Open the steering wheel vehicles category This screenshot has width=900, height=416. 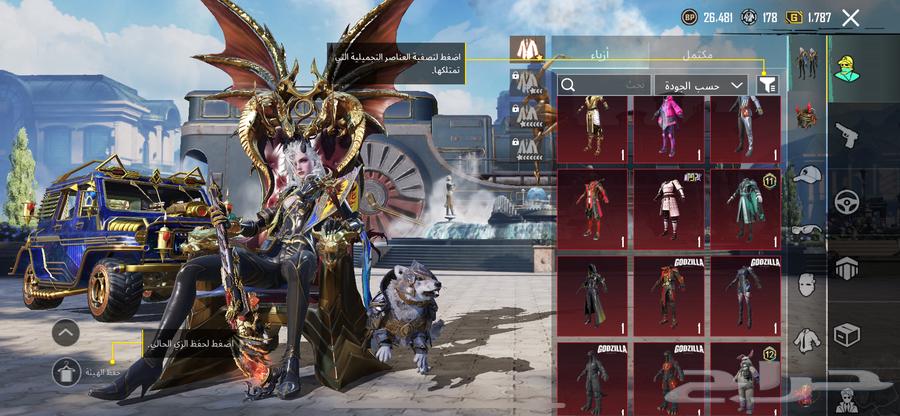coord(846,199)
